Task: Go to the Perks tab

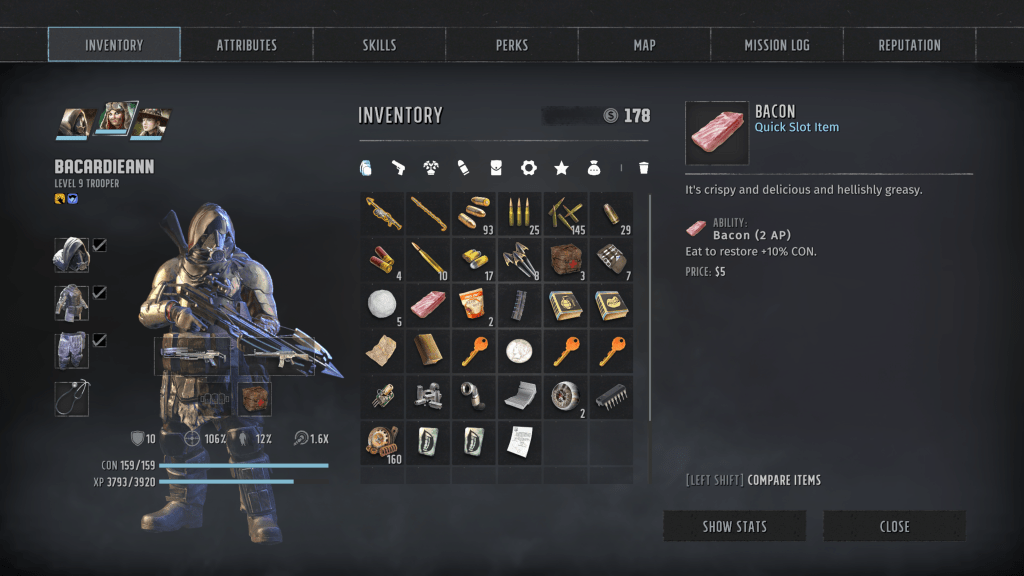Action: pyautogui.click(x=511, y=45)
